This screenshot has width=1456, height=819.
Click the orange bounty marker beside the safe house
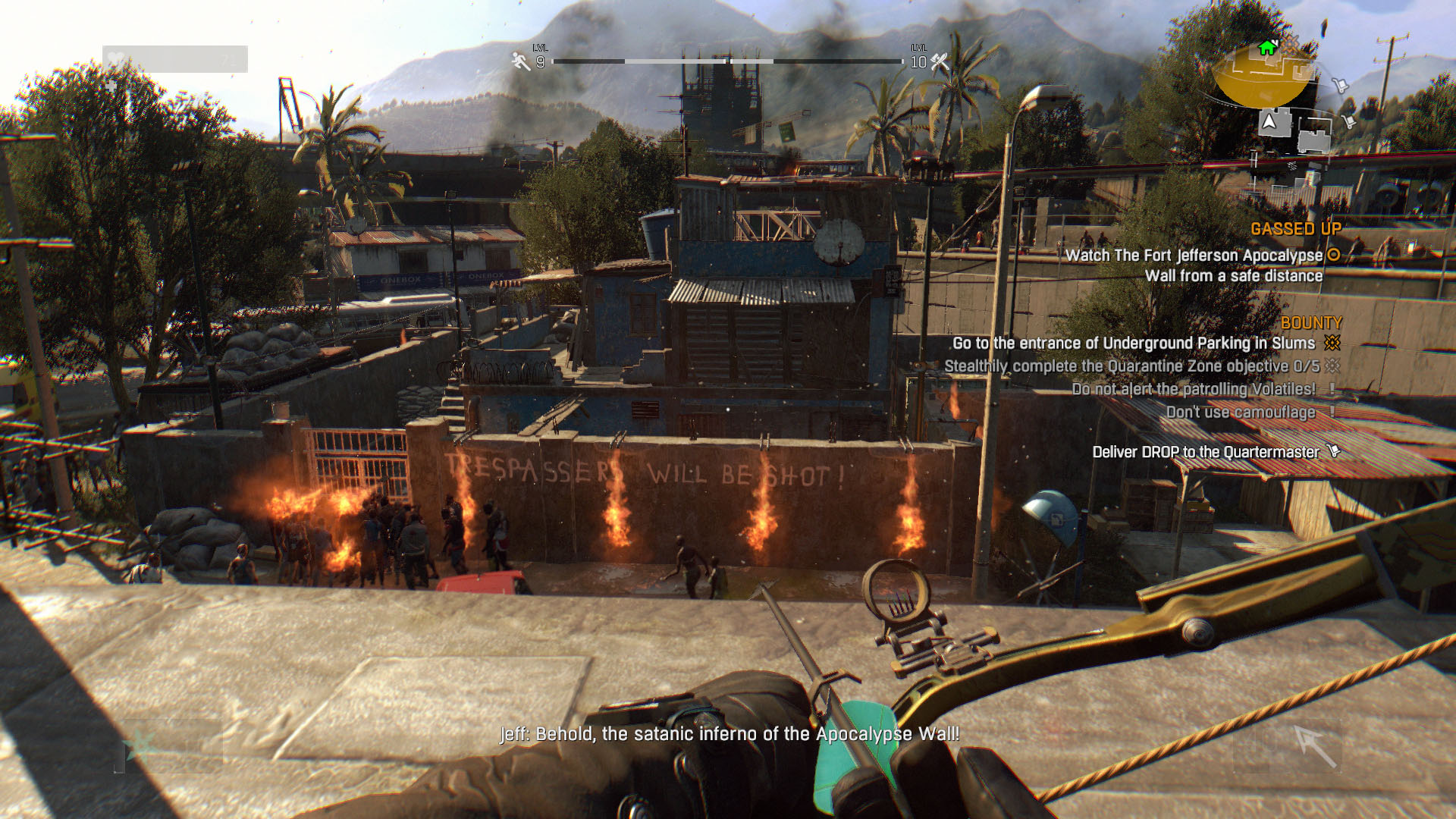(x=1291, y=42)
